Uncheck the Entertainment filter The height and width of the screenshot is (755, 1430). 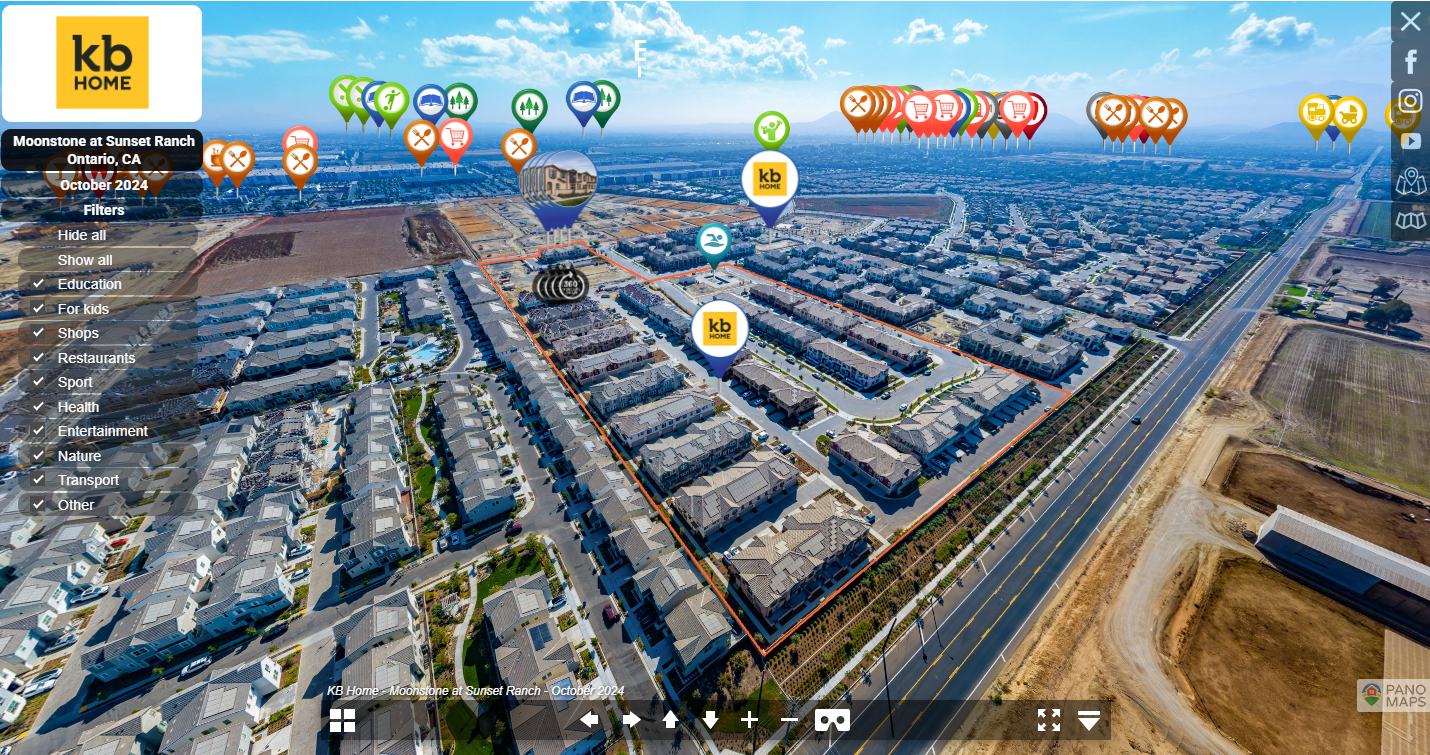point(39,431)
